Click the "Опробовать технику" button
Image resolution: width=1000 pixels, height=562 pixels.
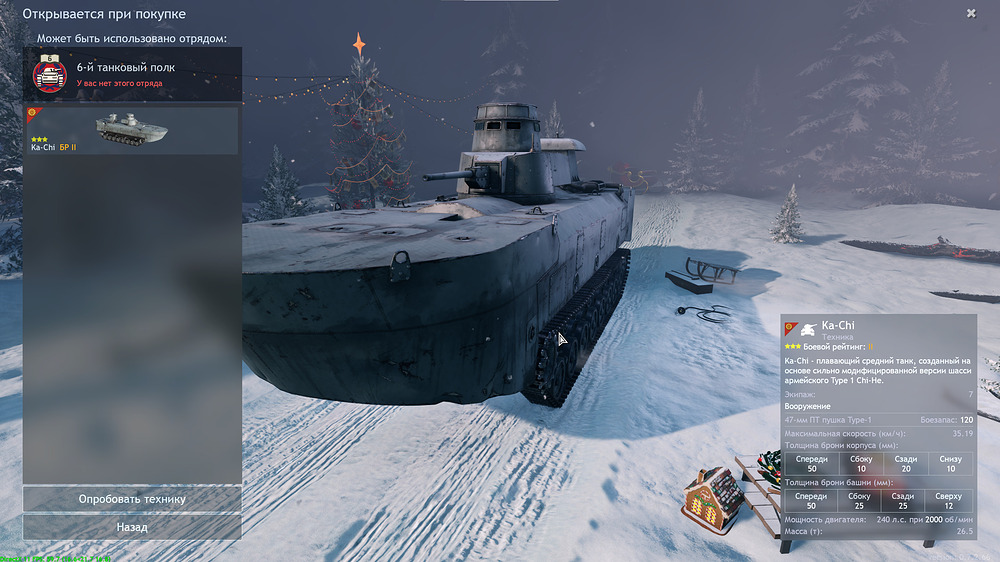pyautogui.click(x=132, y=499)
